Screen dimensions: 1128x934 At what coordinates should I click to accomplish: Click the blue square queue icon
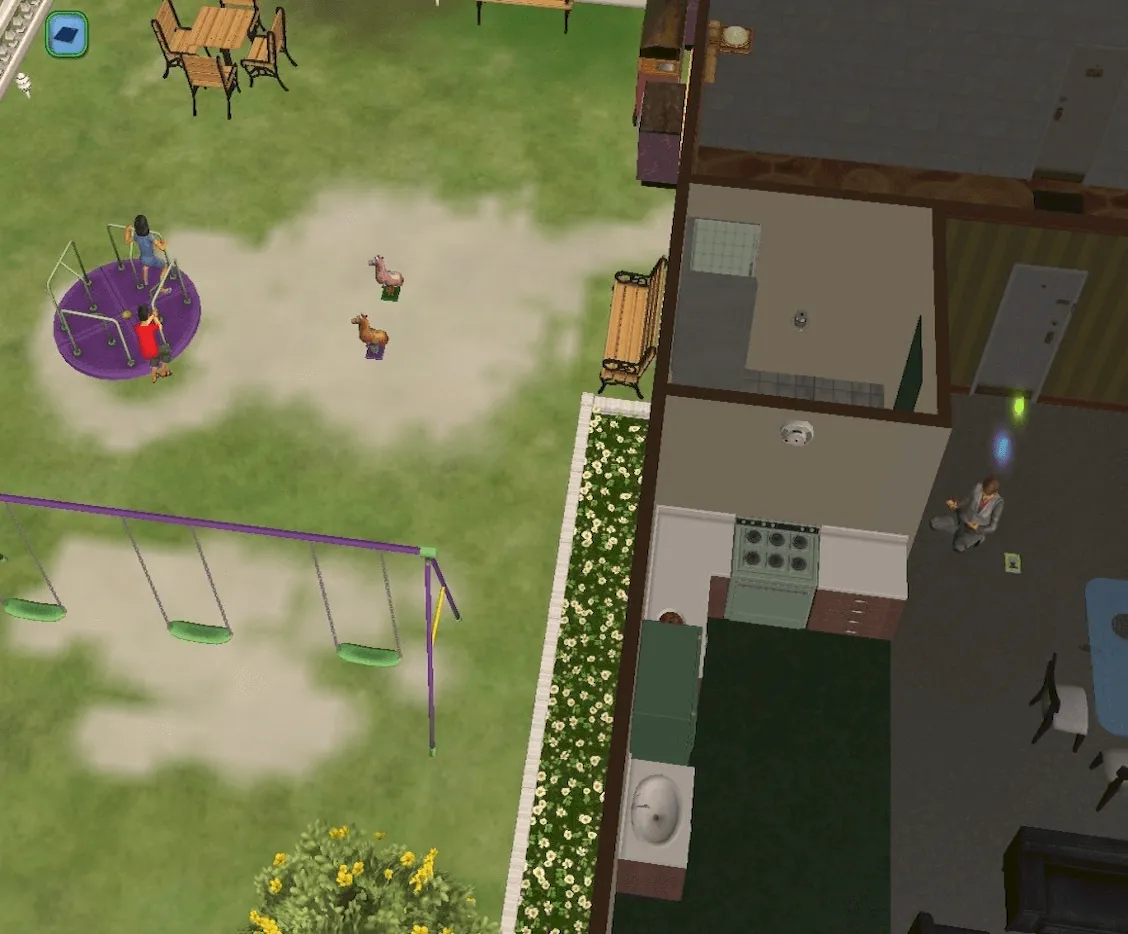pos(67,35)
